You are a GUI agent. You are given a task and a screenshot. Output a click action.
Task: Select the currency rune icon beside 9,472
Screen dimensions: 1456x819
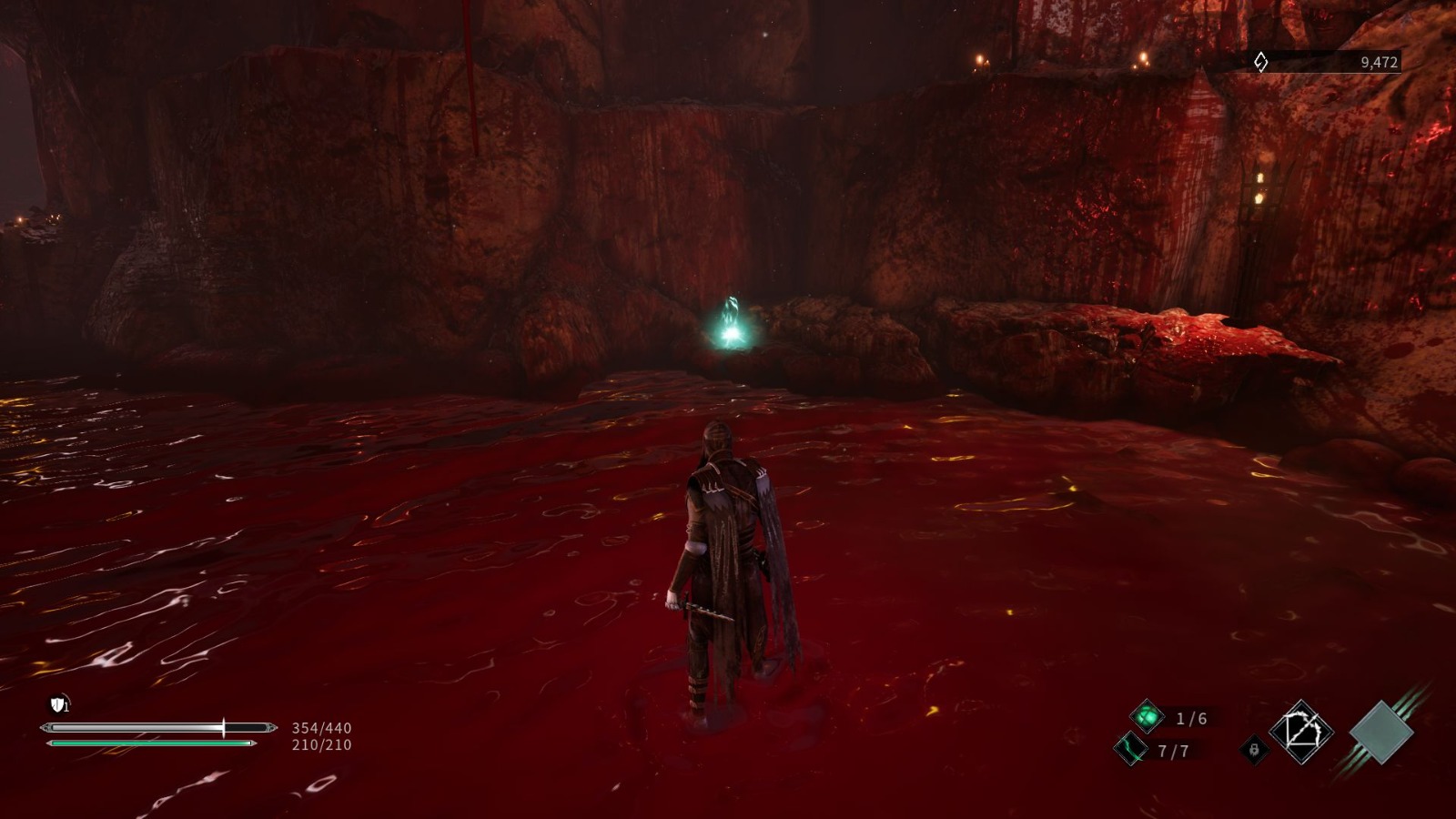click(1260, 62)
